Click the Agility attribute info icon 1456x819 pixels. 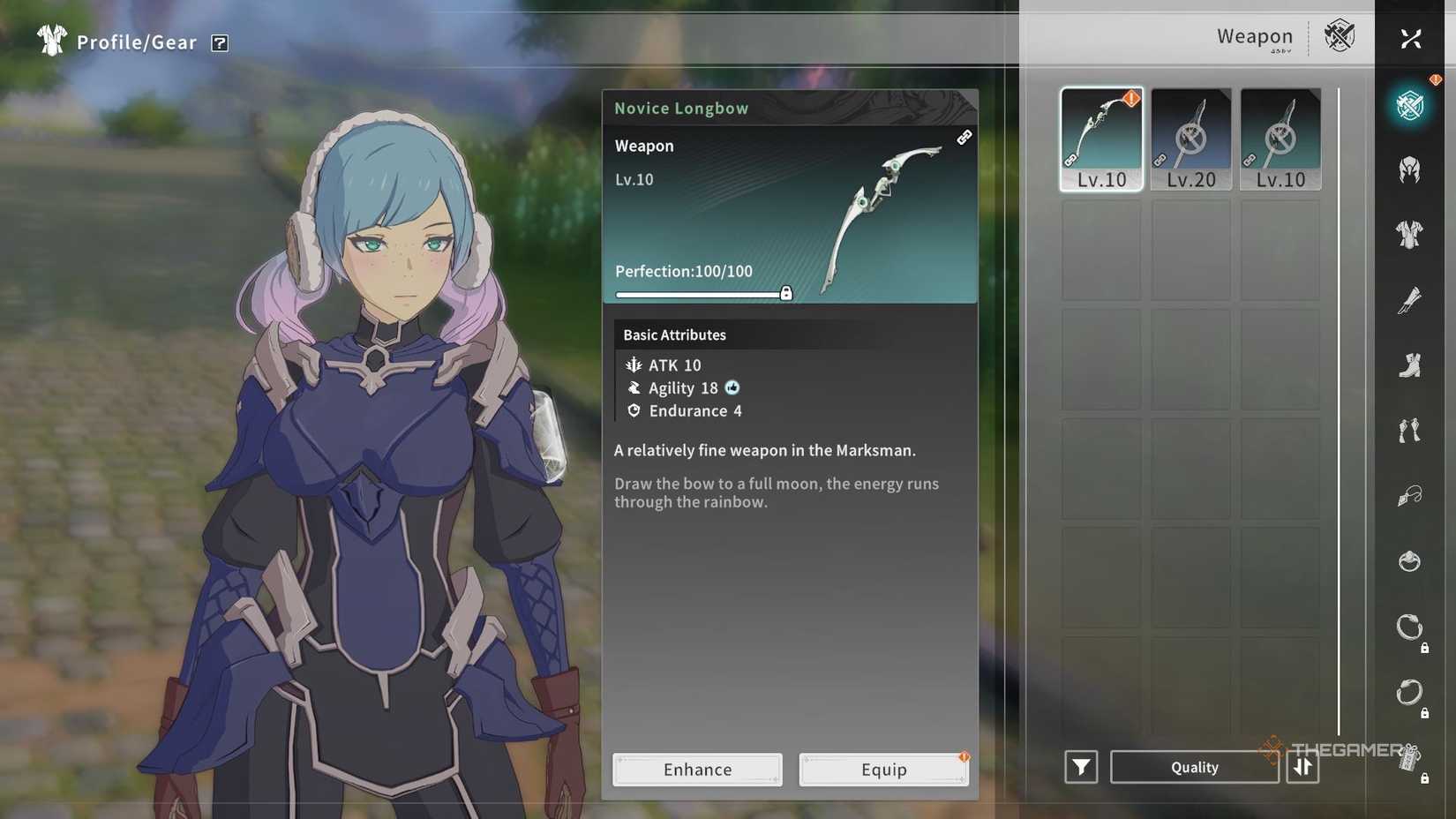(732, 387)
